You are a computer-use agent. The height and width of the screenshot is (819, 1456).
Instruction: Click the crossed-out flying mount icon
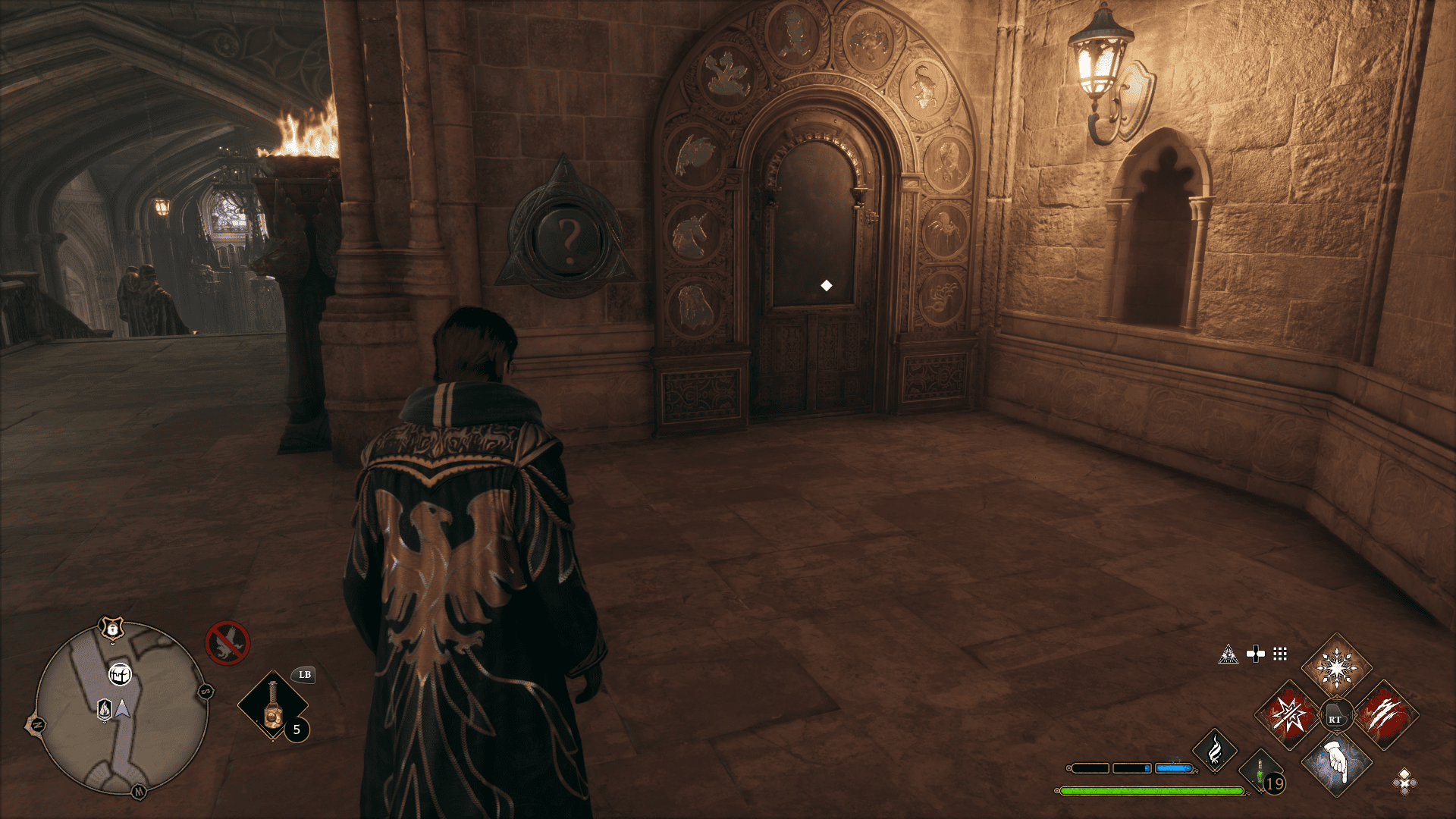(x=227, y=643)
